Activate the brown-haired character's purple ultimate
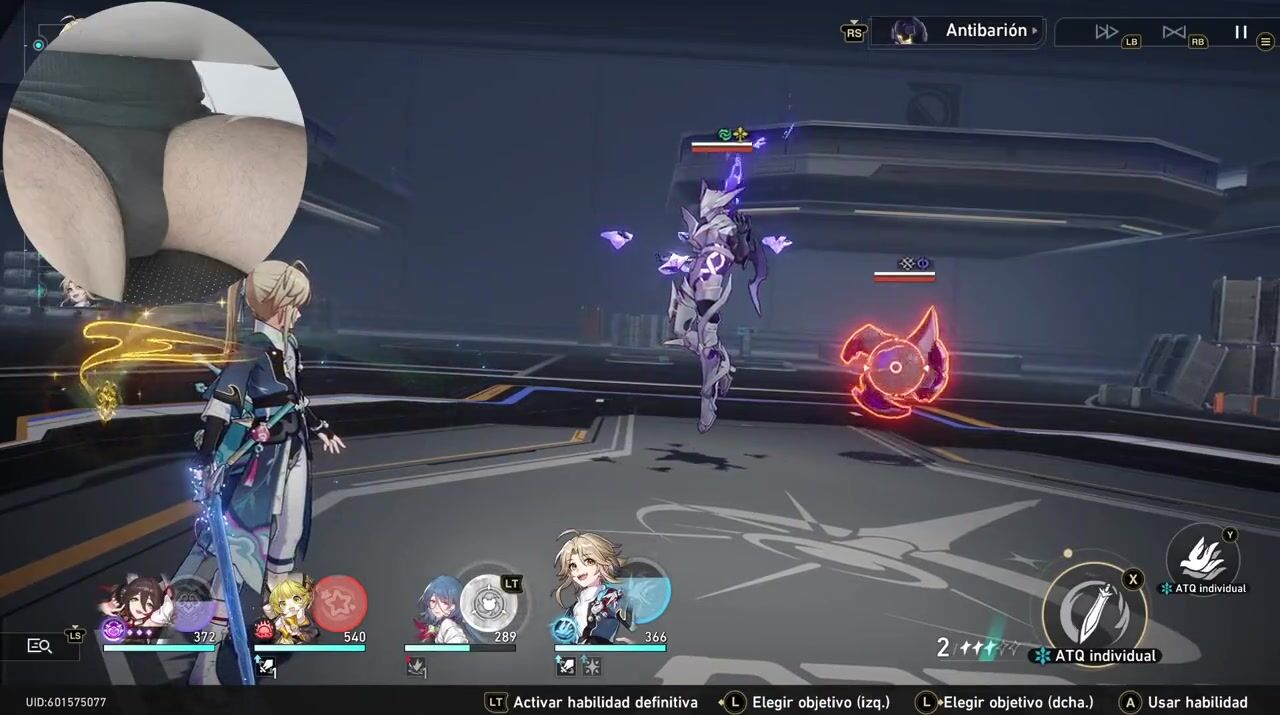1280x715 pixels. [190, 604]
